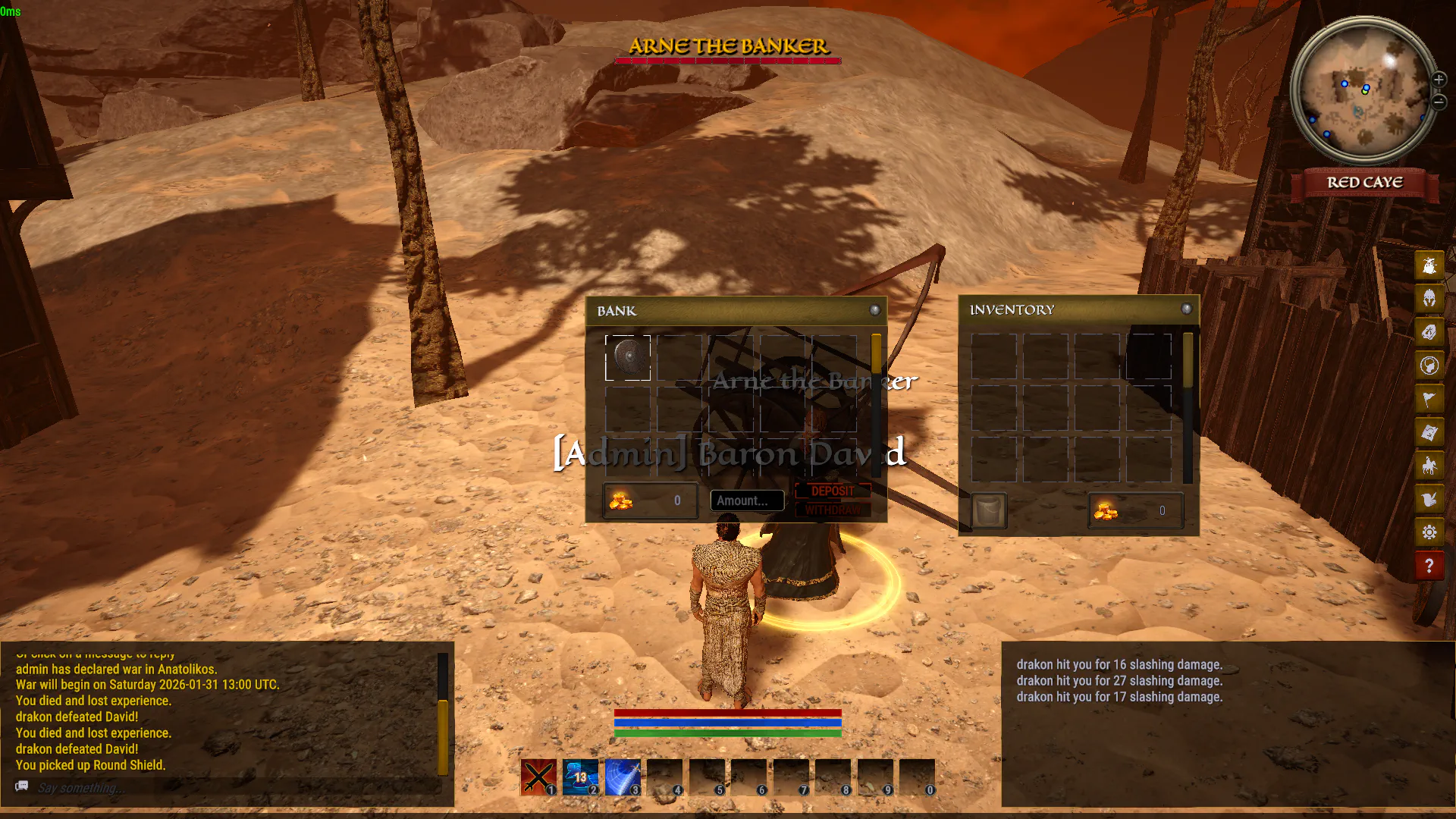The width and height of the screenshot is (1456, 819).
Task: Zoom out on the minimap
Action: coord(1439,101)
